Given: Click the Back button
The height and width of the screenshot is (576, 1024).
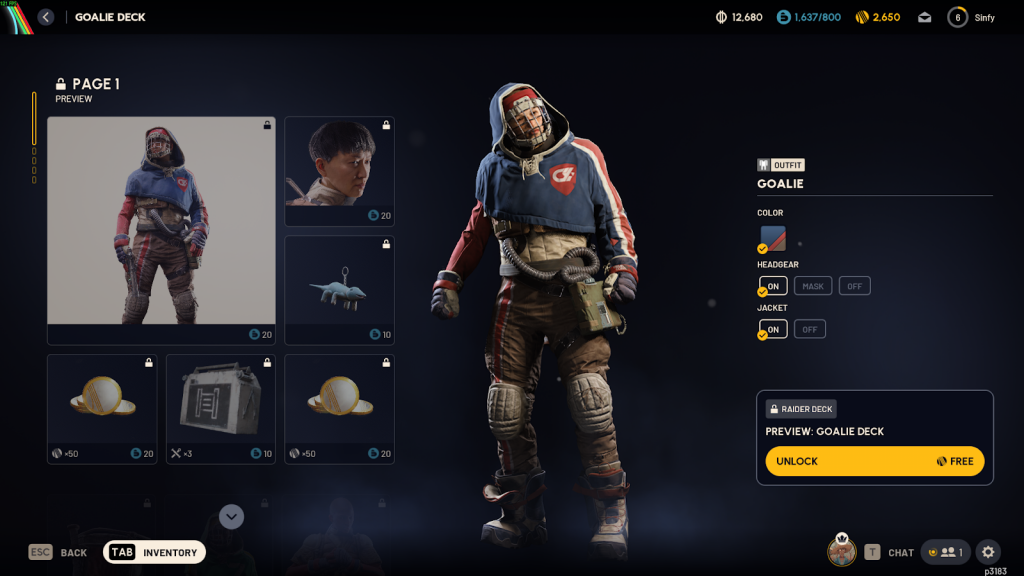Looking at the screenshot, I should pyautogui.click(x=58, y=552).
